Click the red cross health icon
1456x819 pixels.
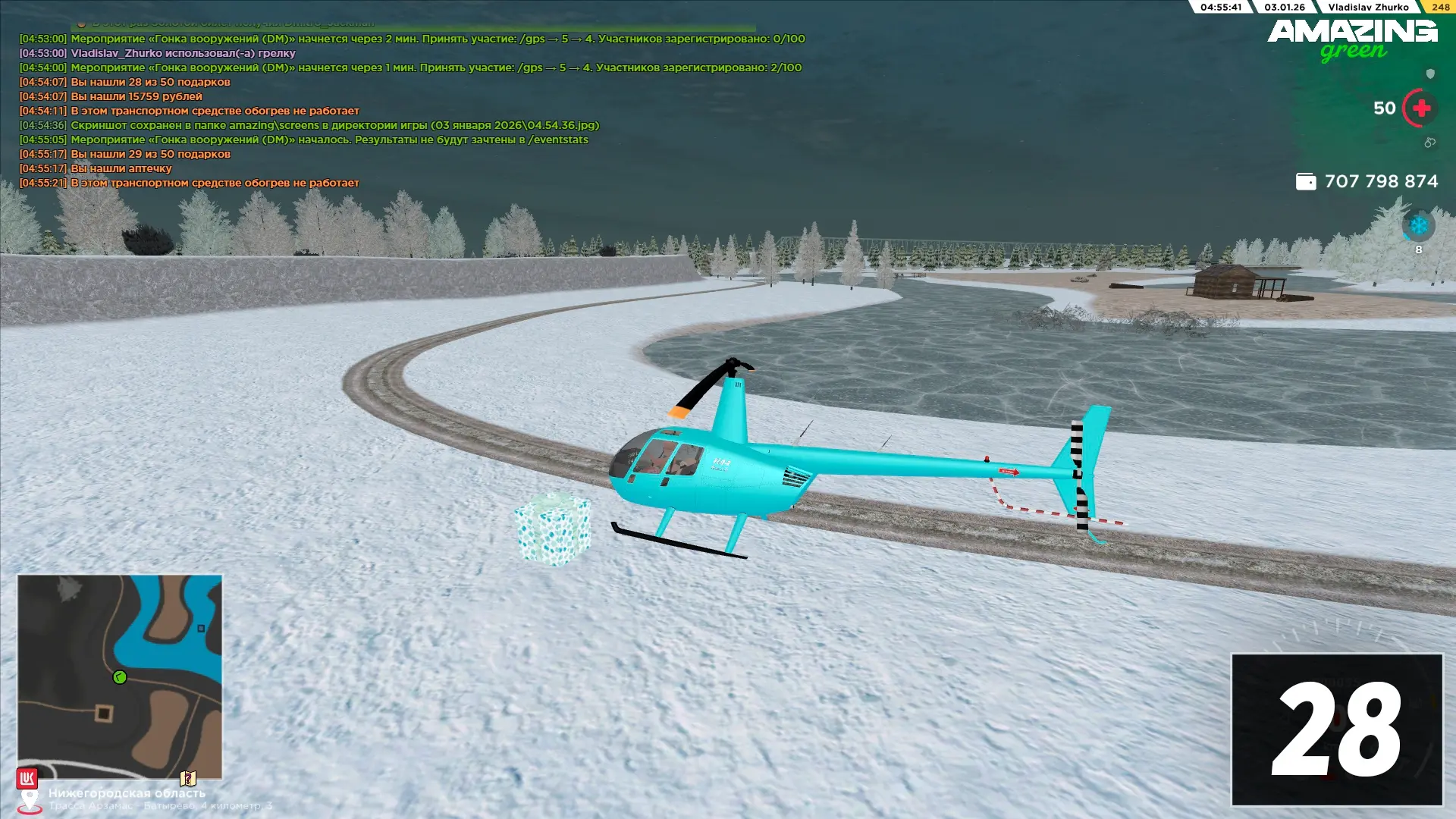[x=1420, y=108]
